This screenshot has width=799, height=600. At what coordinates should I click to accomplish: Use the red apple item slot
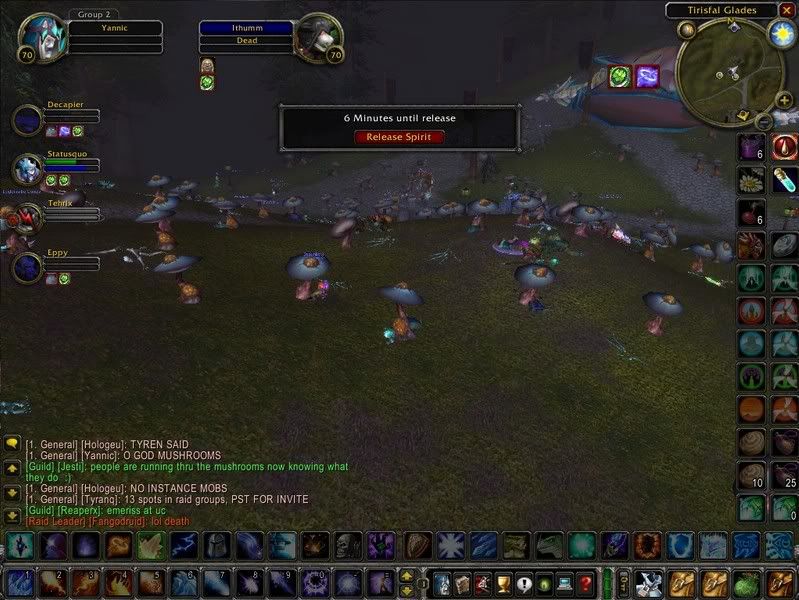[752, 213]
